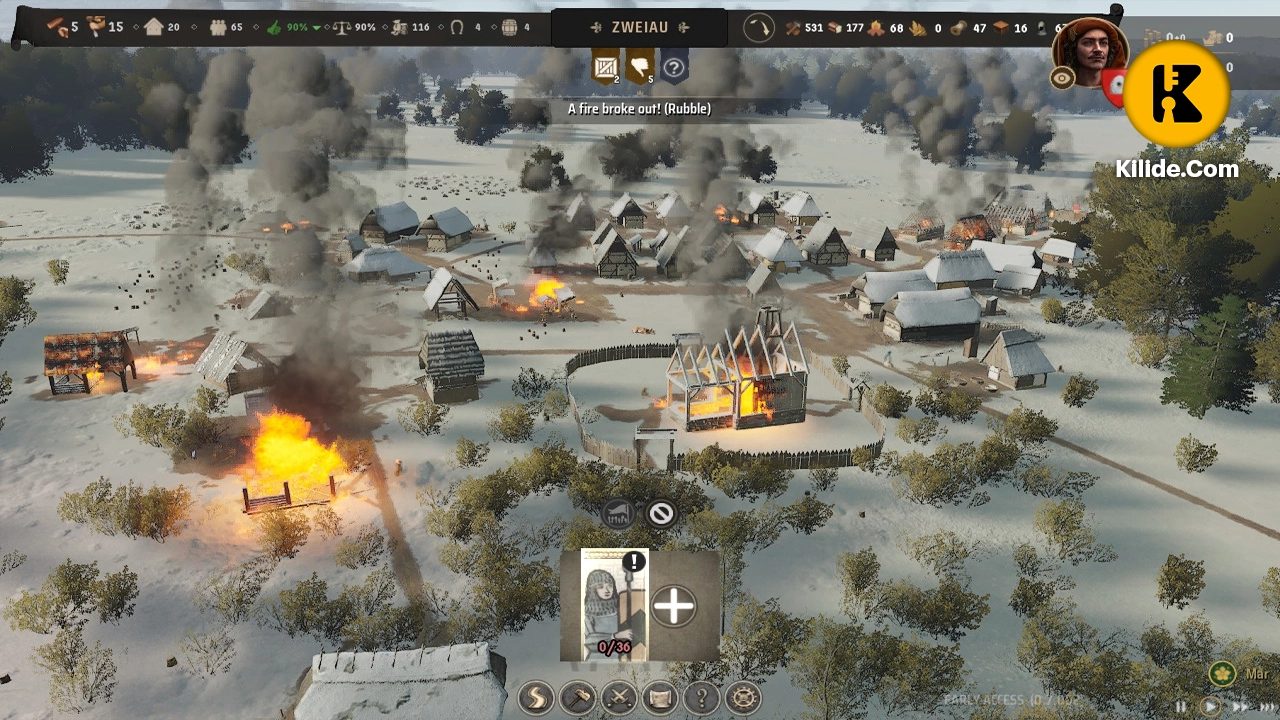This screenshot has width=1280, height=720.
Task: Open the ZWEIAU settlement name panel
Action: 639,28
